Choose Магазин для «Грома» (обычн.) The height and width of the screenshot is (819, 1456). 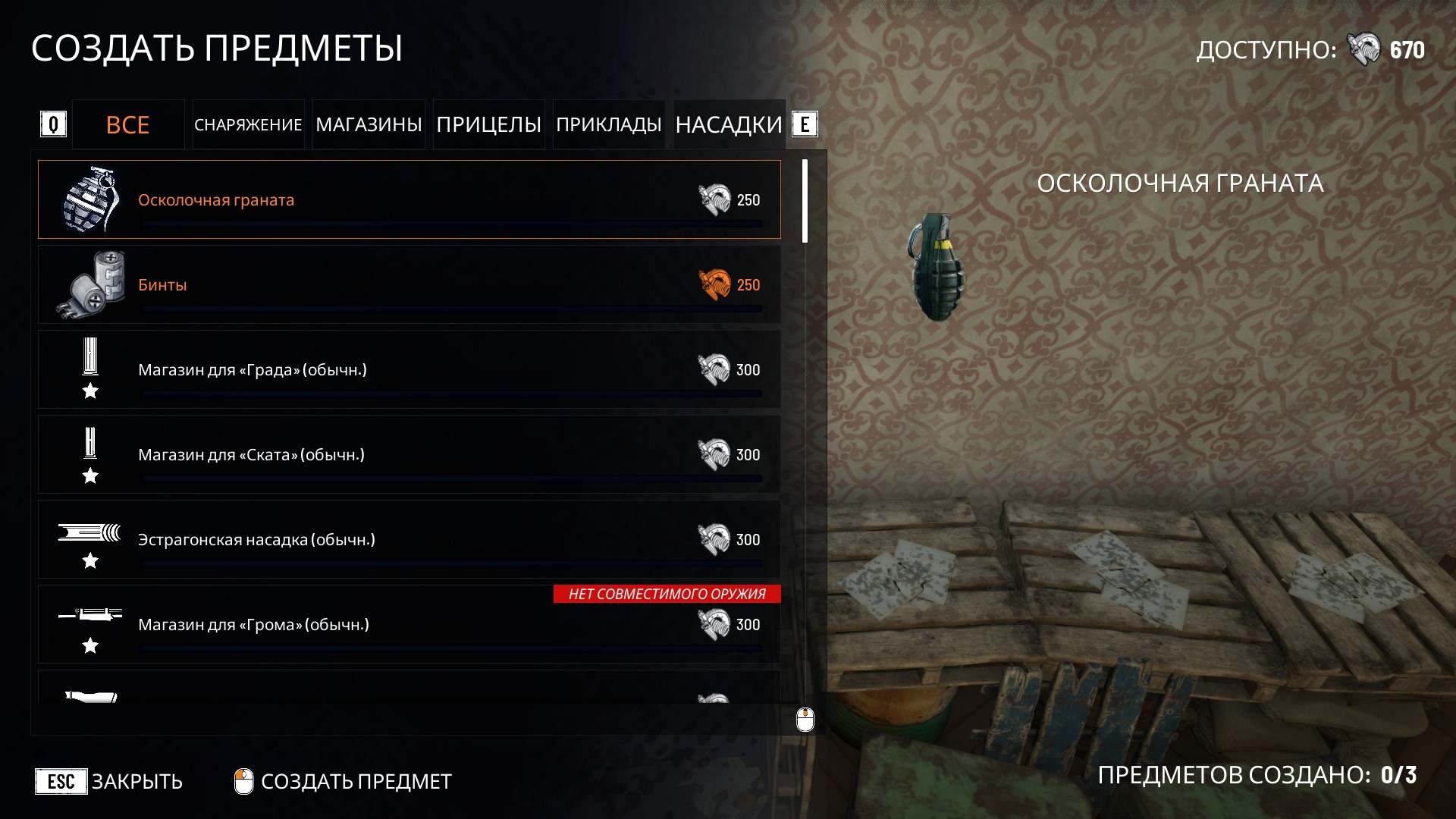[x=409, y=624]
